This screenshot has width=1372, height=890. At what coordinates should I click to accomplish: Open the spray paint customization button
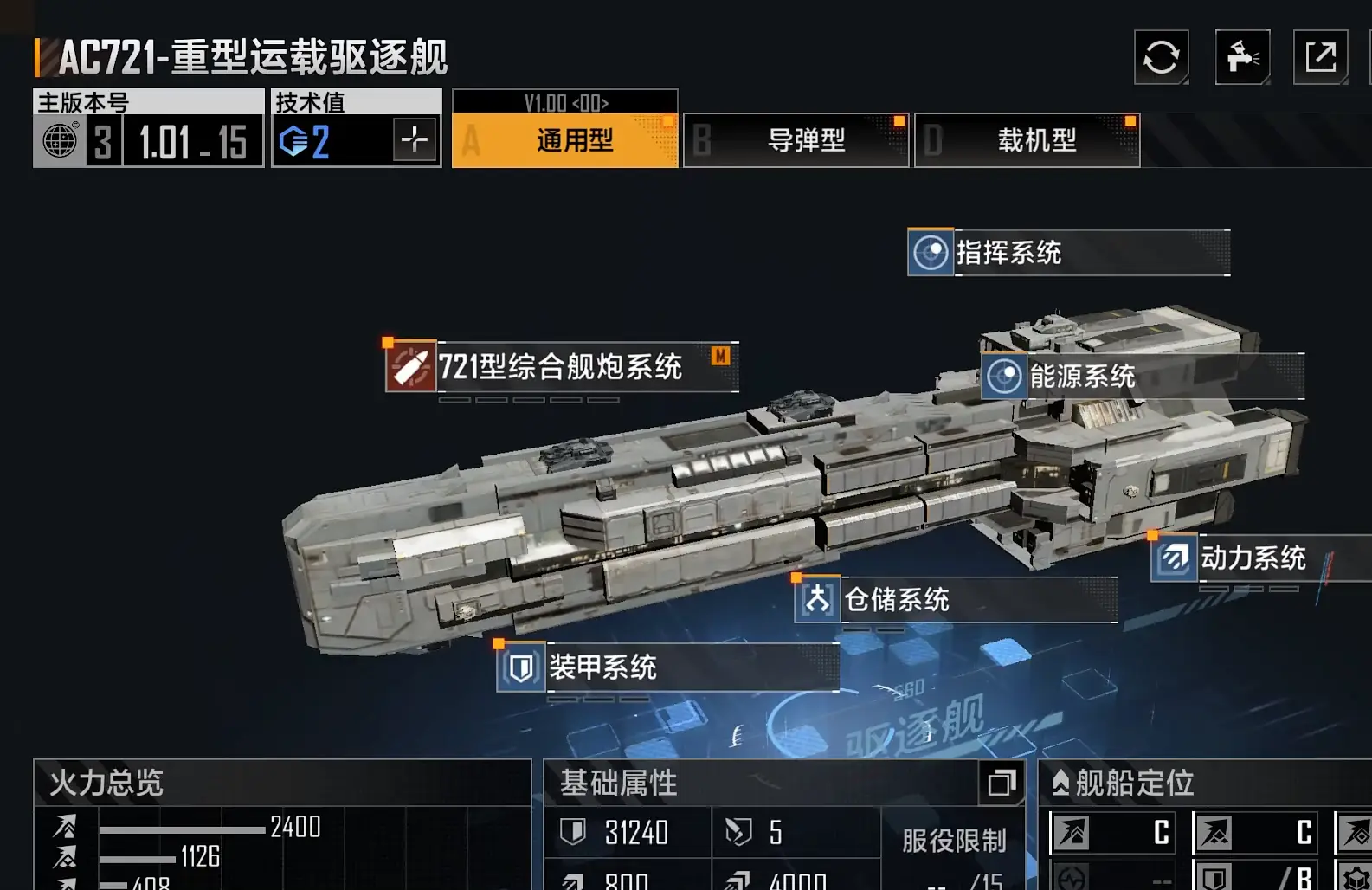click(1242, 57)
